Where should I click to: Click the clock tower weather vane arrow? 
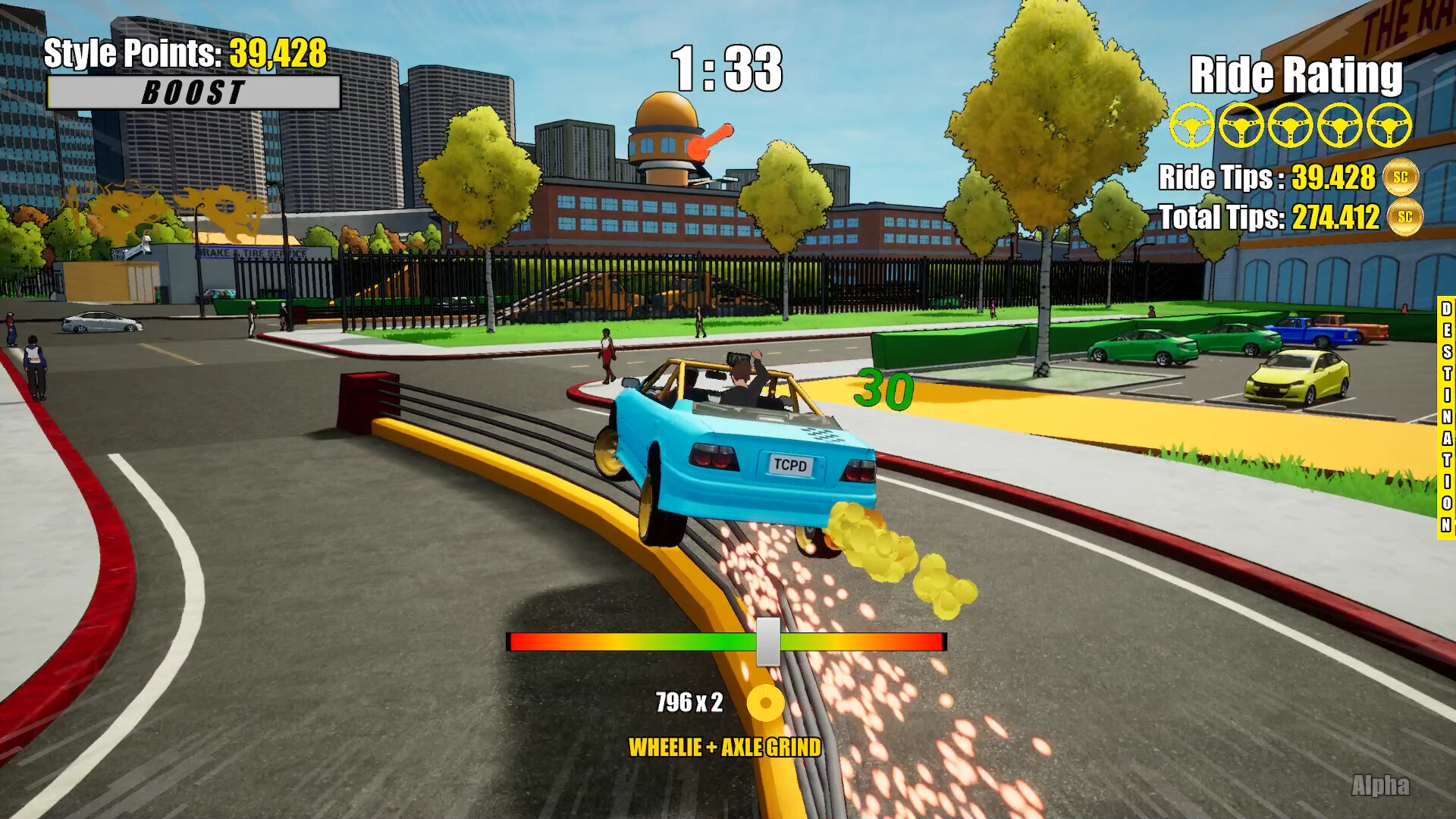711,139
